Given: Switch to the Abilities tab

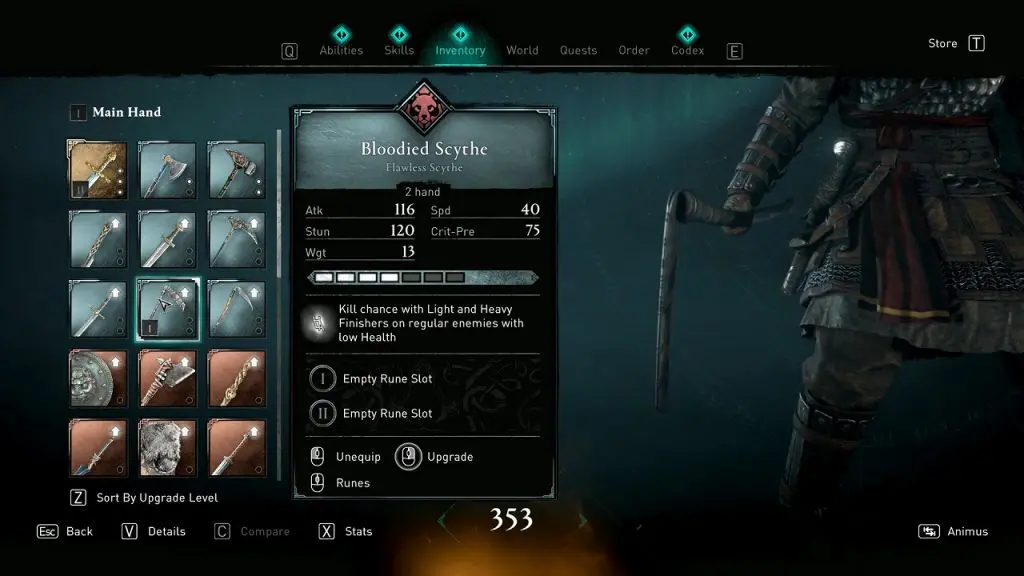Looking at the screenshot, I should click(341, 50).
